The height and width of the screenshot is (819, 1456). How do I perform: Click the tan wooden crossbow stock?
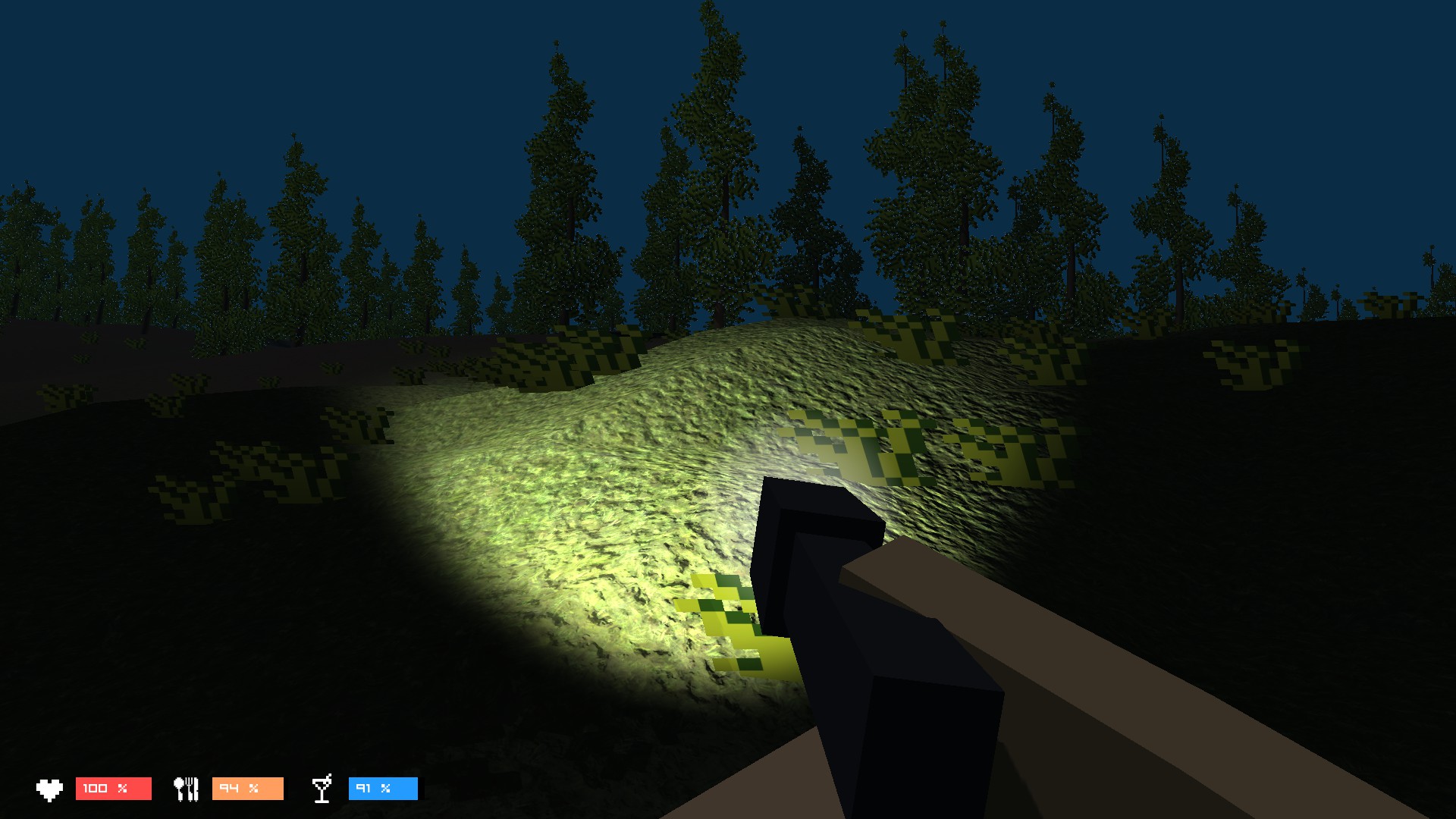point(1062,645)
